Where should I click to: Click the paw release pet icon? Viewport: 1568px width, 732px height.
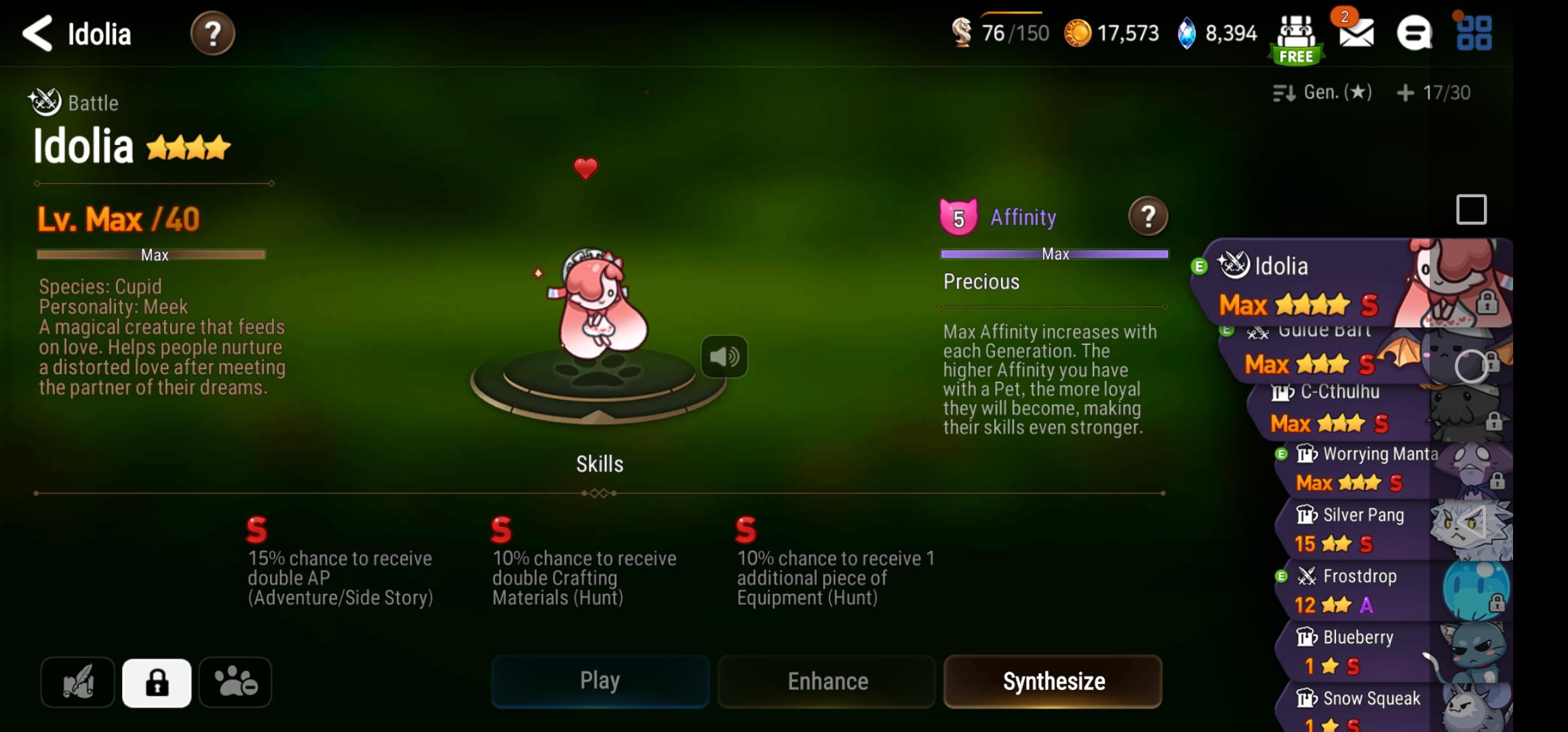[234, 682]
